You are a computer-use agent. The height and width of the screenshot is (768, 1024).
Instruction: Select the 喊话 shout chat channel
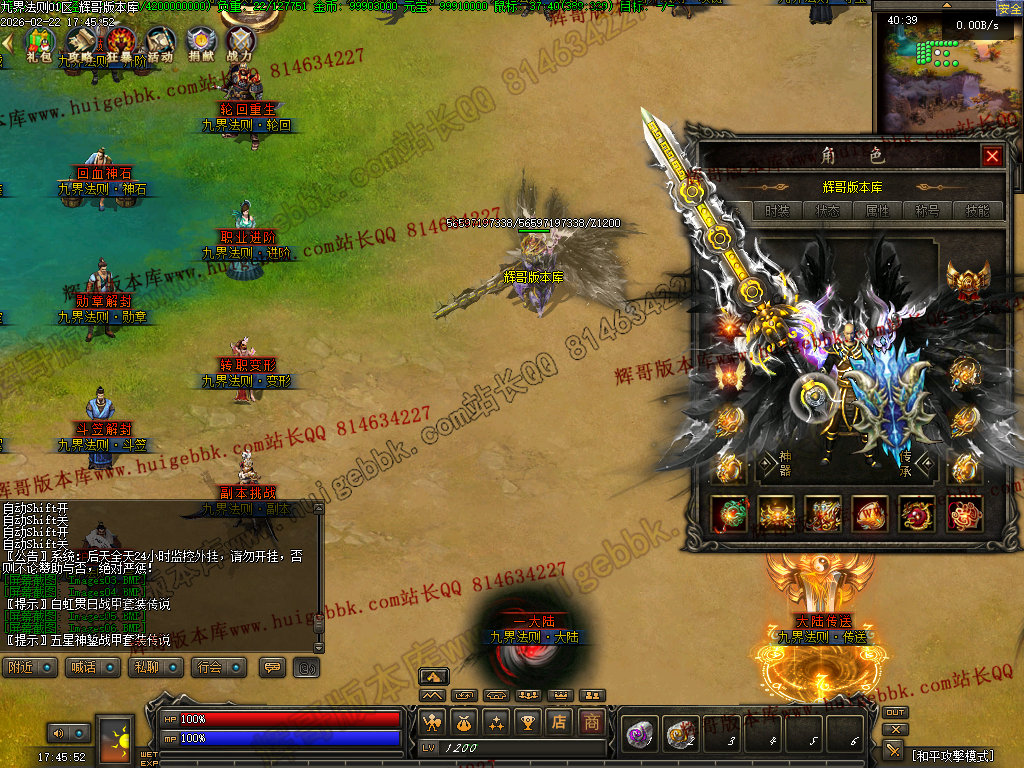pos(87,667)
